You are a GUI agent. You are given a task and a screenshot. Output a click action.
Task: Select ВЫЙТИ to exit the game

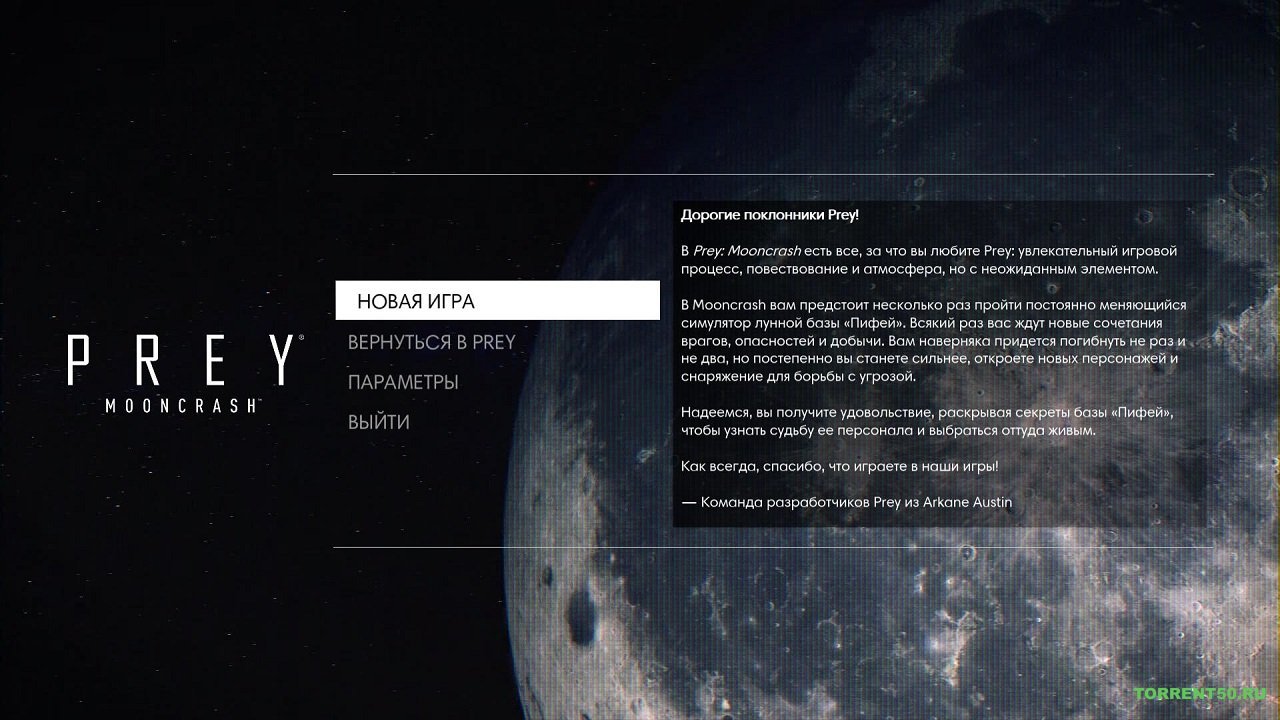tap(379, 421)
